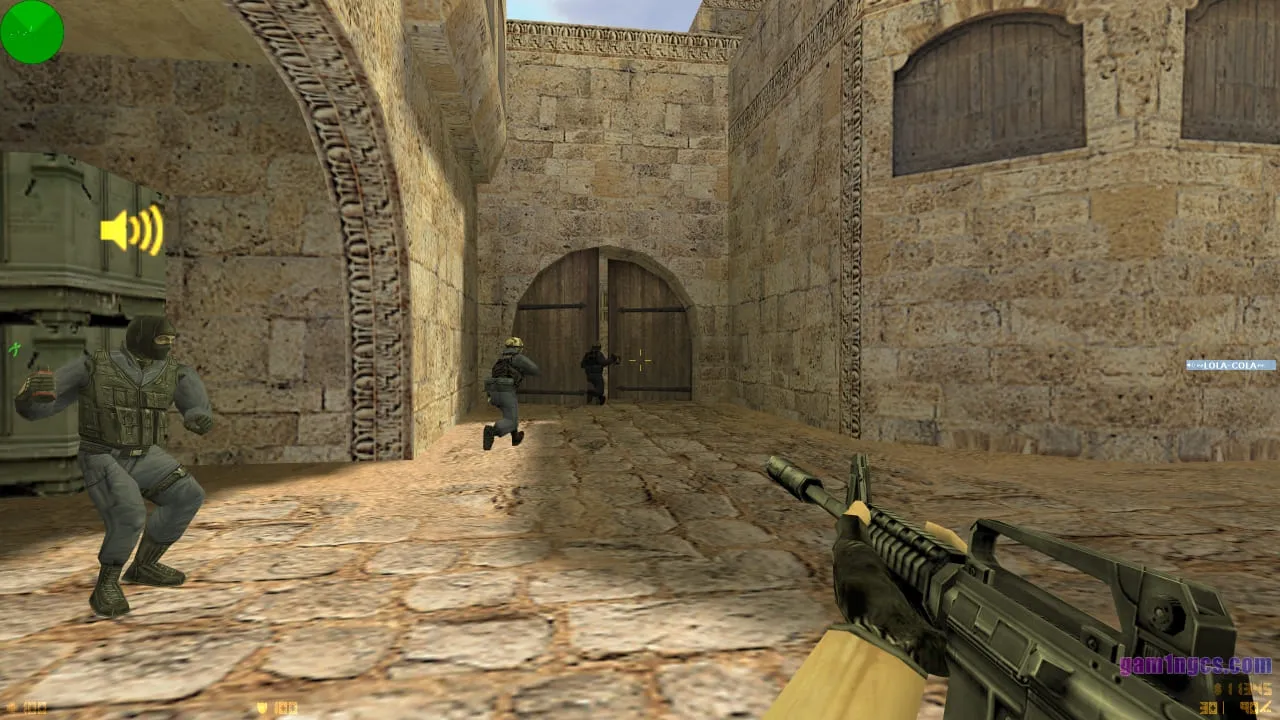Click the running counter-terrorist player model
Viewport: 1280px width, 720px height.
[x=505, y=390]
